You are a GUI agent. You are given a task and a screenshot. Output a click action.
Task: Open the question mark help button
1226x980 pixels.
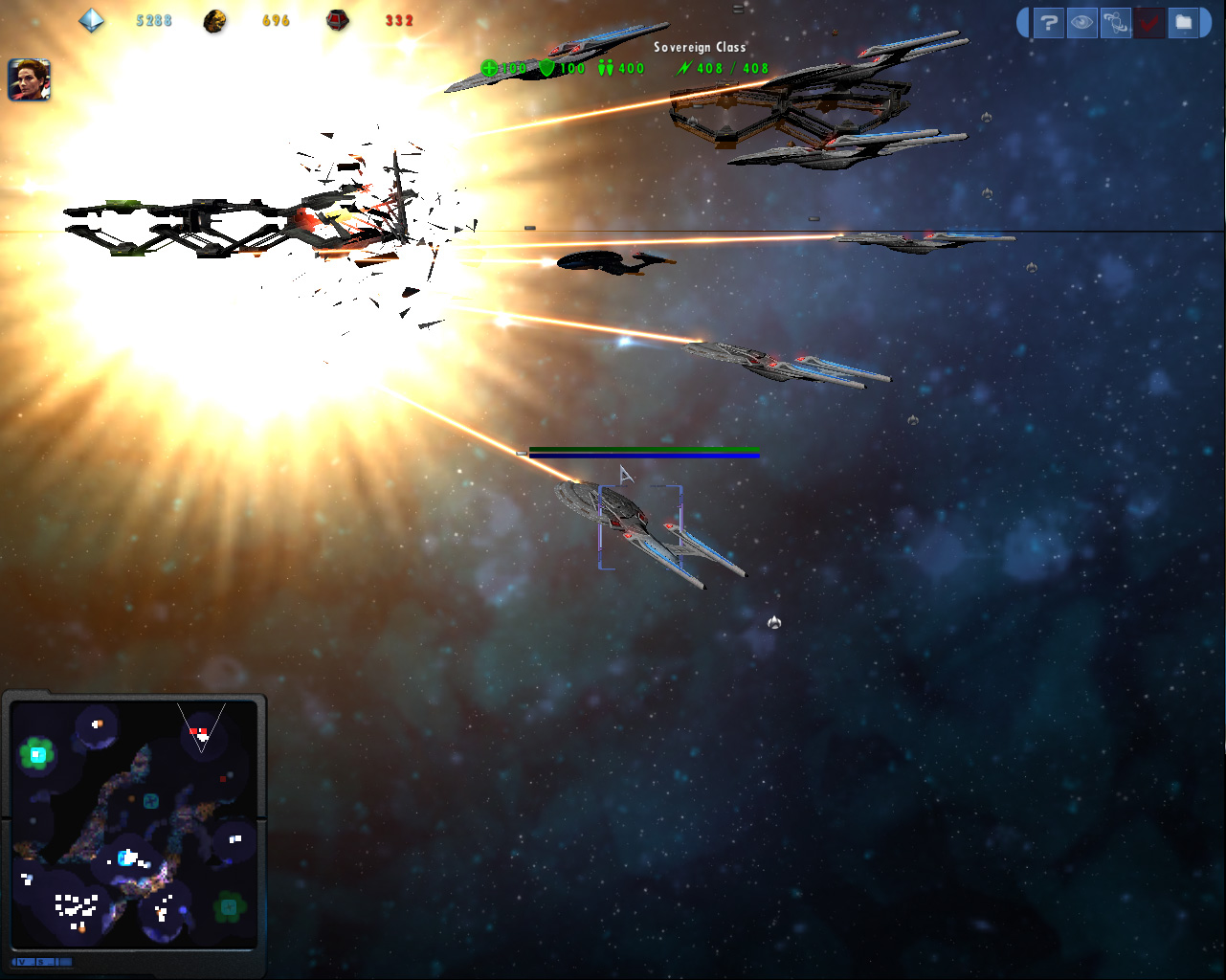coord(1049,23)
